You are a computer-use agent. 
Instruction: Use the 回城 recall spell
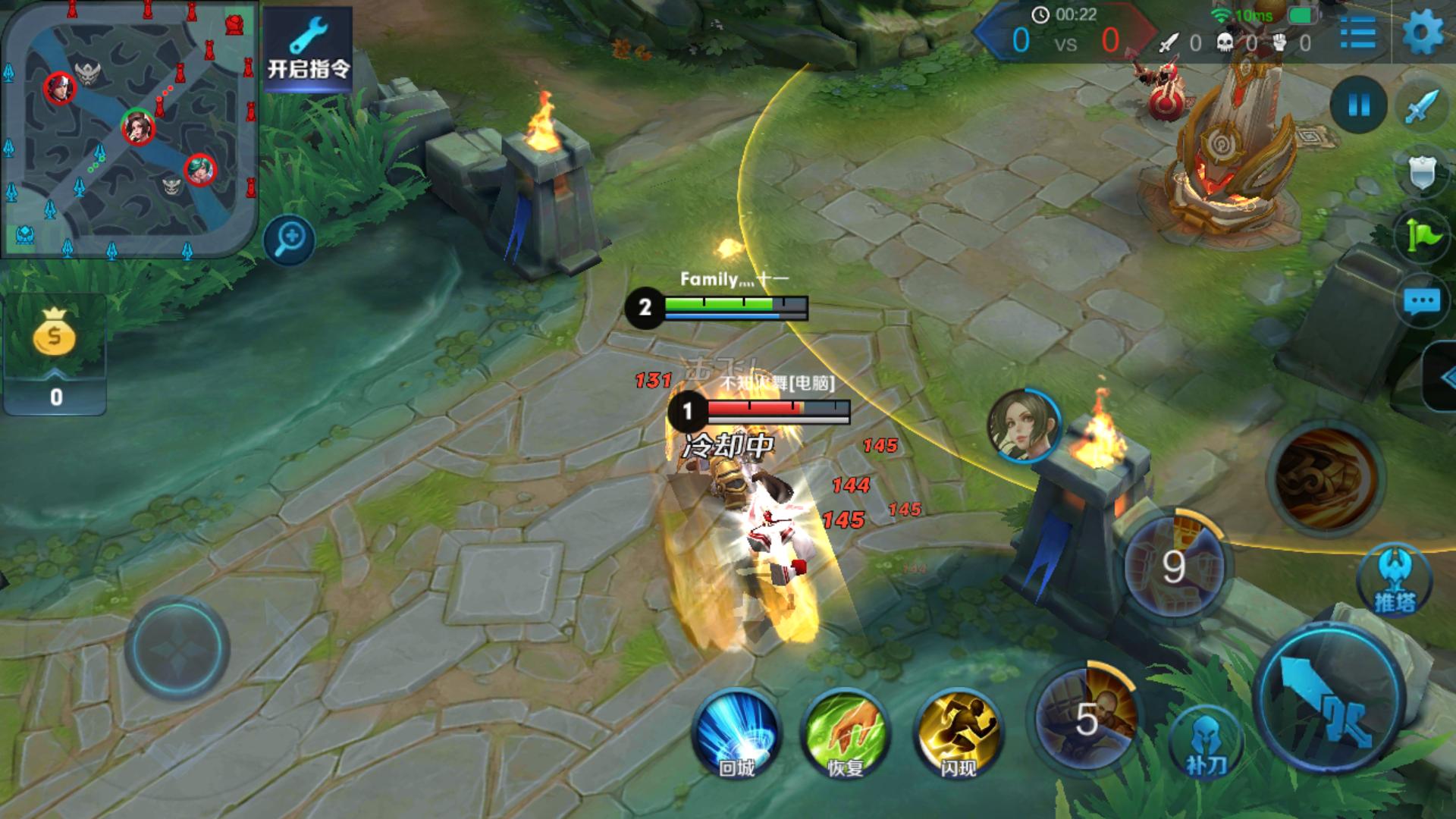click(x=736, y=731)
